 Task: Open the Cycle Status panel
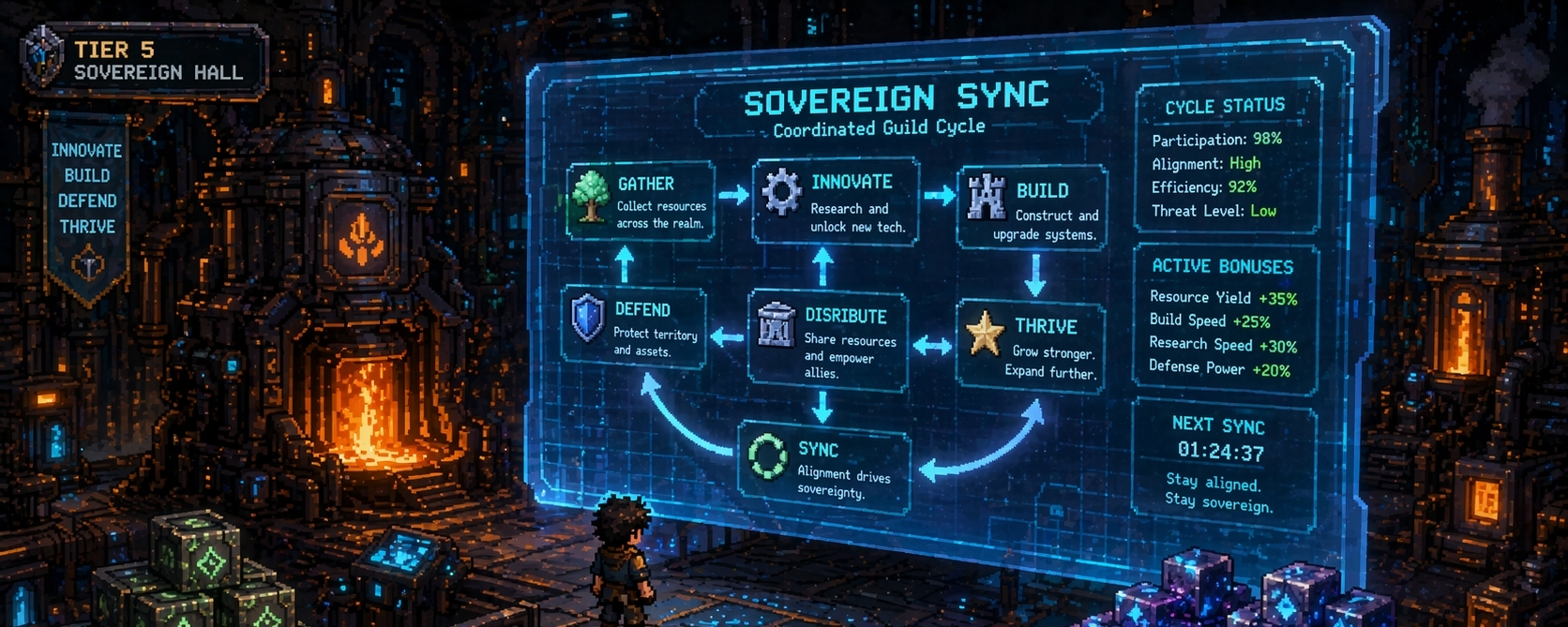[1227, 157]
